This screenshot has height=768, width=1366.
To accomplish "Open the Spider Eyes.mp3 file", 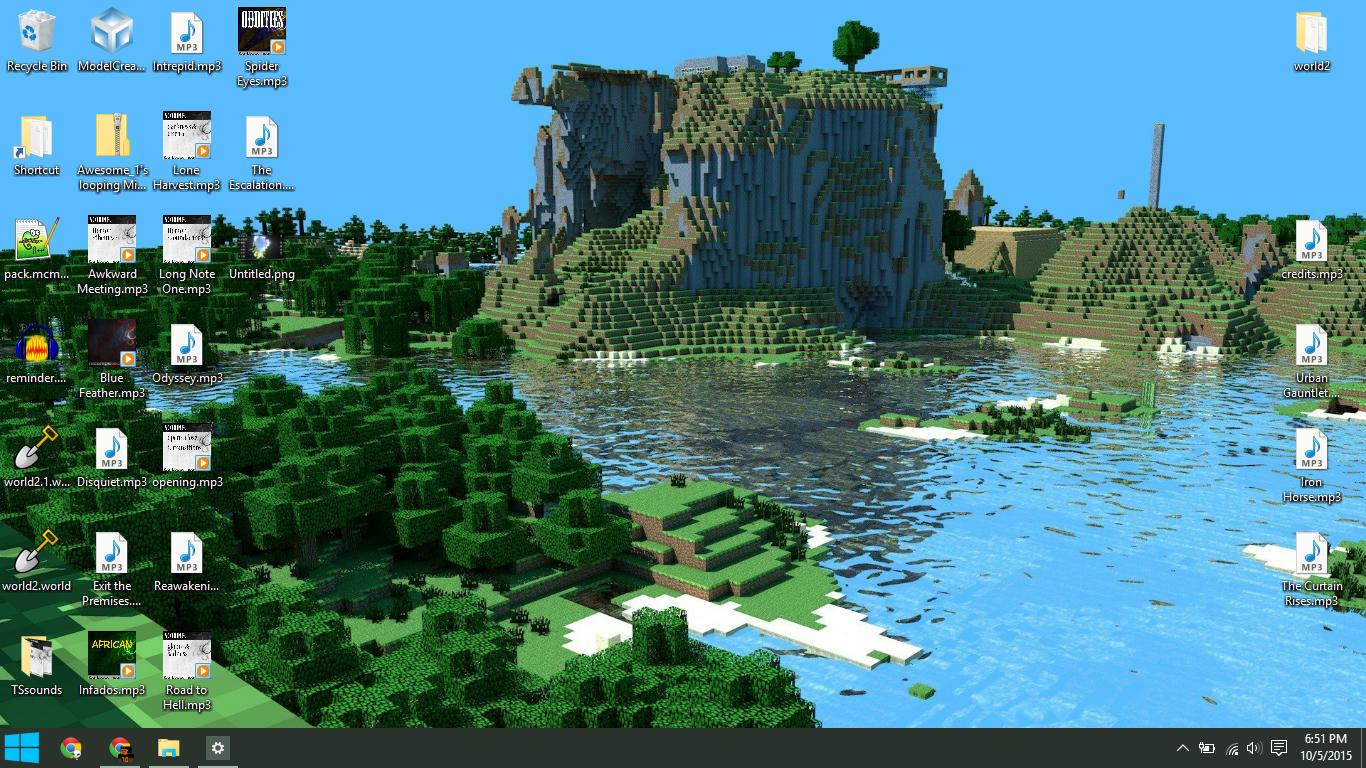I will (x=262, y=35).
